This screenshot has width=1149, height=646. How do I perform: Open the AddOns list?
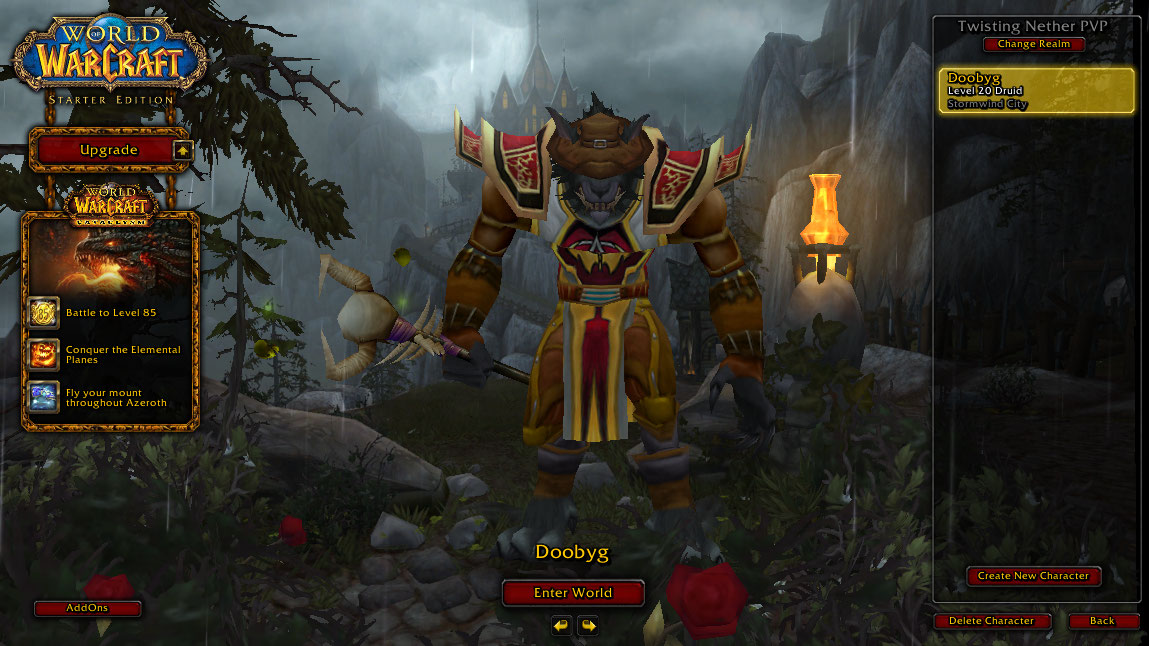point(87,608)
